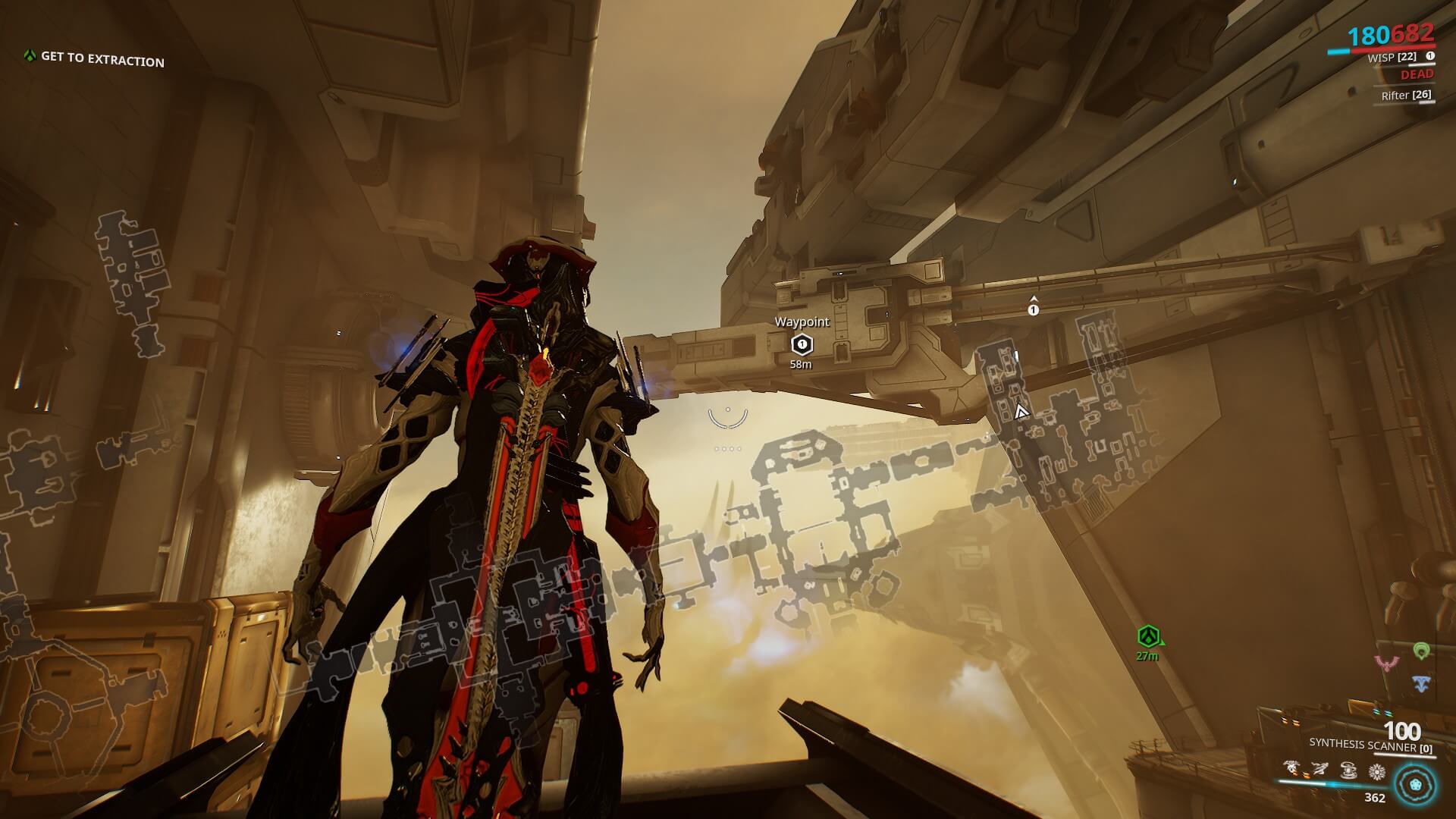The width and height of the screenshot is (1456, 819).
Task: Select the Waypoint hexagon marker
Action: [802, 345]
